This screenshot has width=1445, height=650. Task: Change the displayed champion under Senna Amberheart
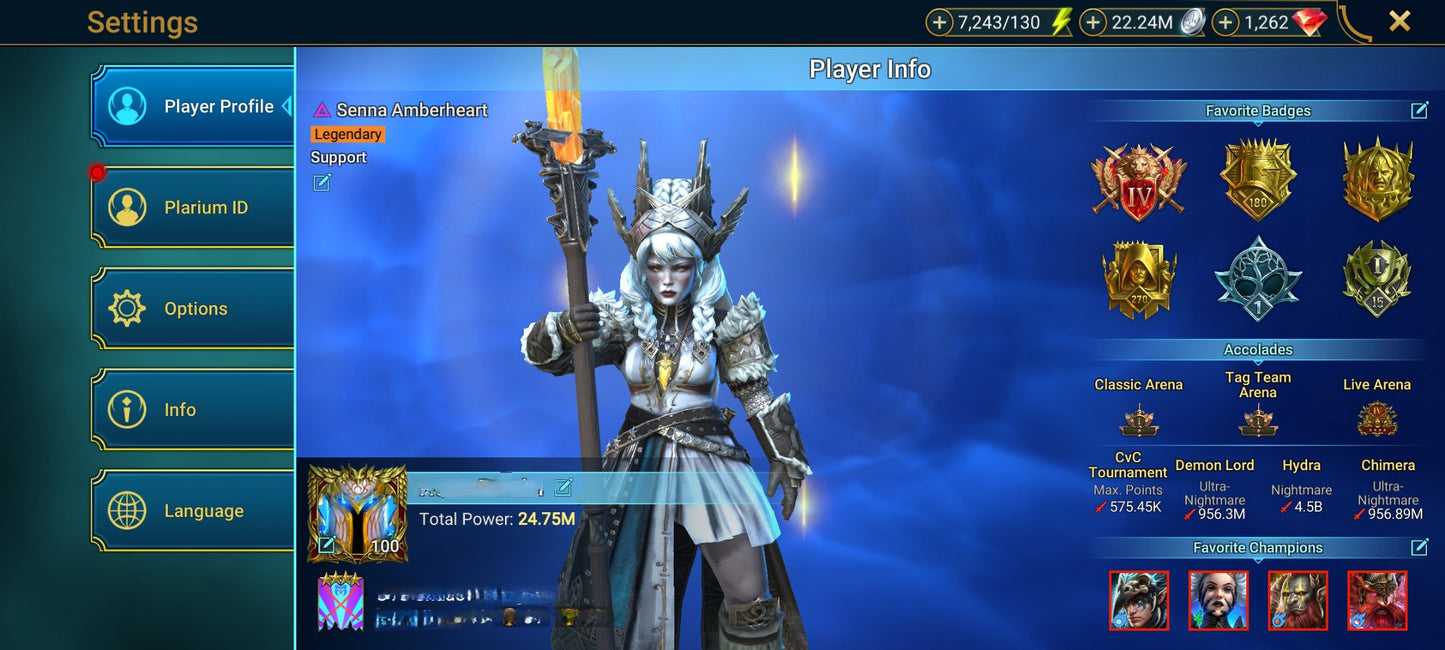(x=322, y=182)
